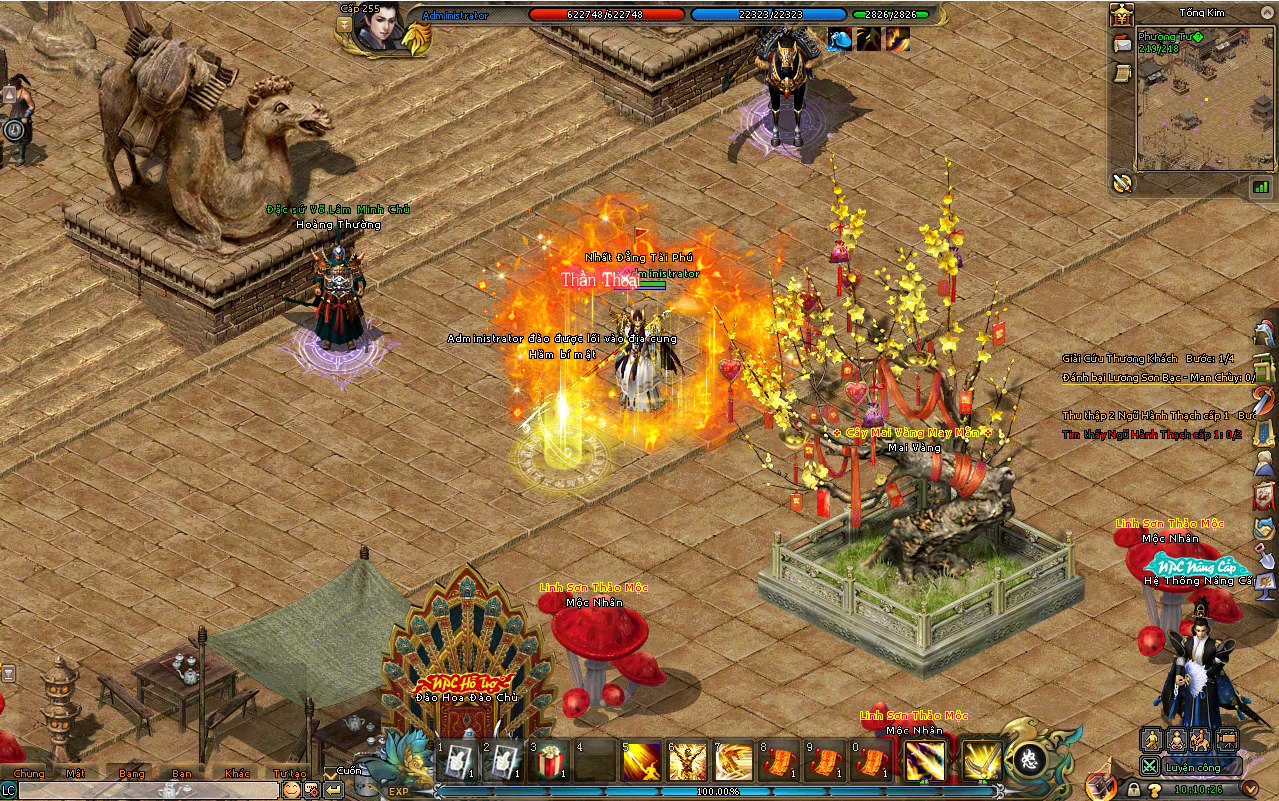The width and height of the screenshot is (1279, 801).
Task: Click the golden treasure chest shop icon
Action: point(1122,15)
